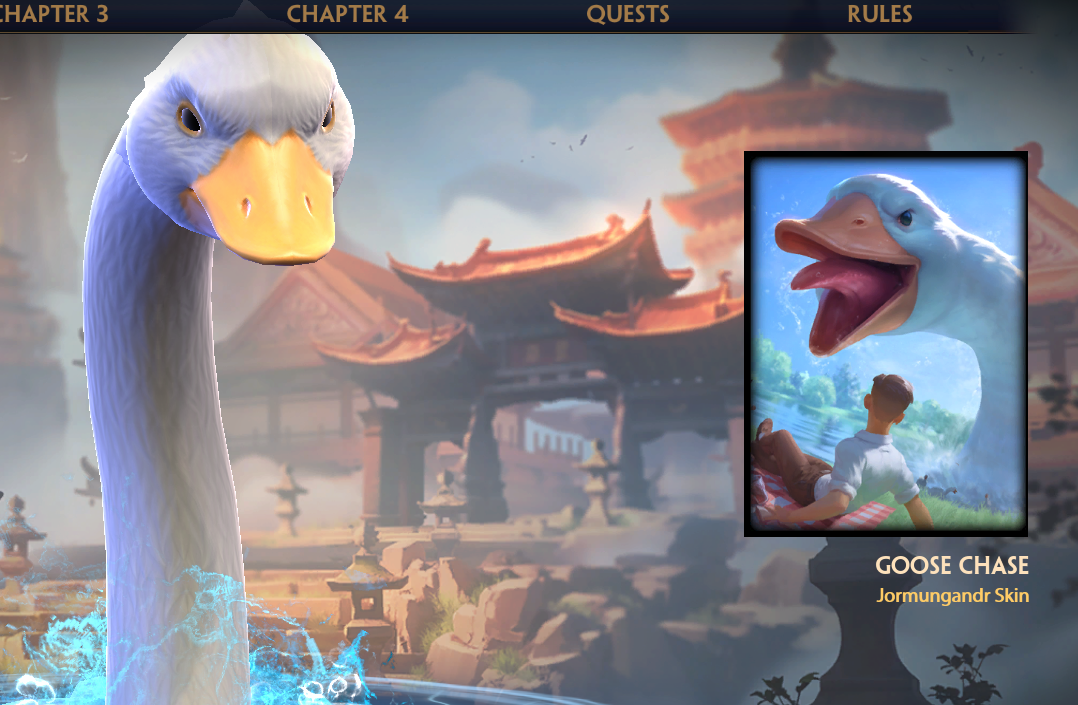Screen dimensions: 1078x705
Task: Switch to the Chapter 3 tab
Action: [x=55, y=14]
